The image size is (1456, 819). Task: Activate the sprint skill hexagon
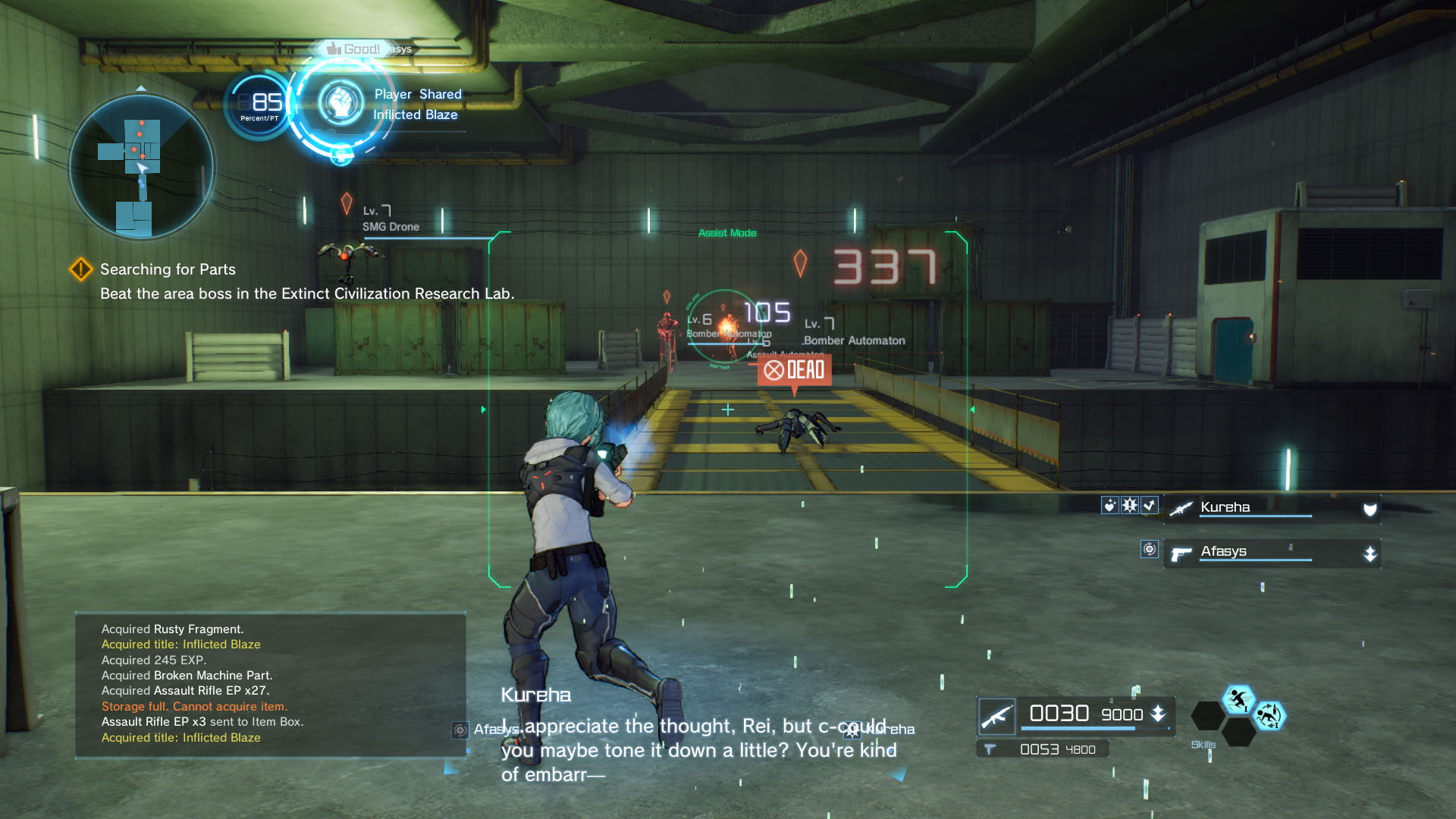click(x=1238, y=700)
